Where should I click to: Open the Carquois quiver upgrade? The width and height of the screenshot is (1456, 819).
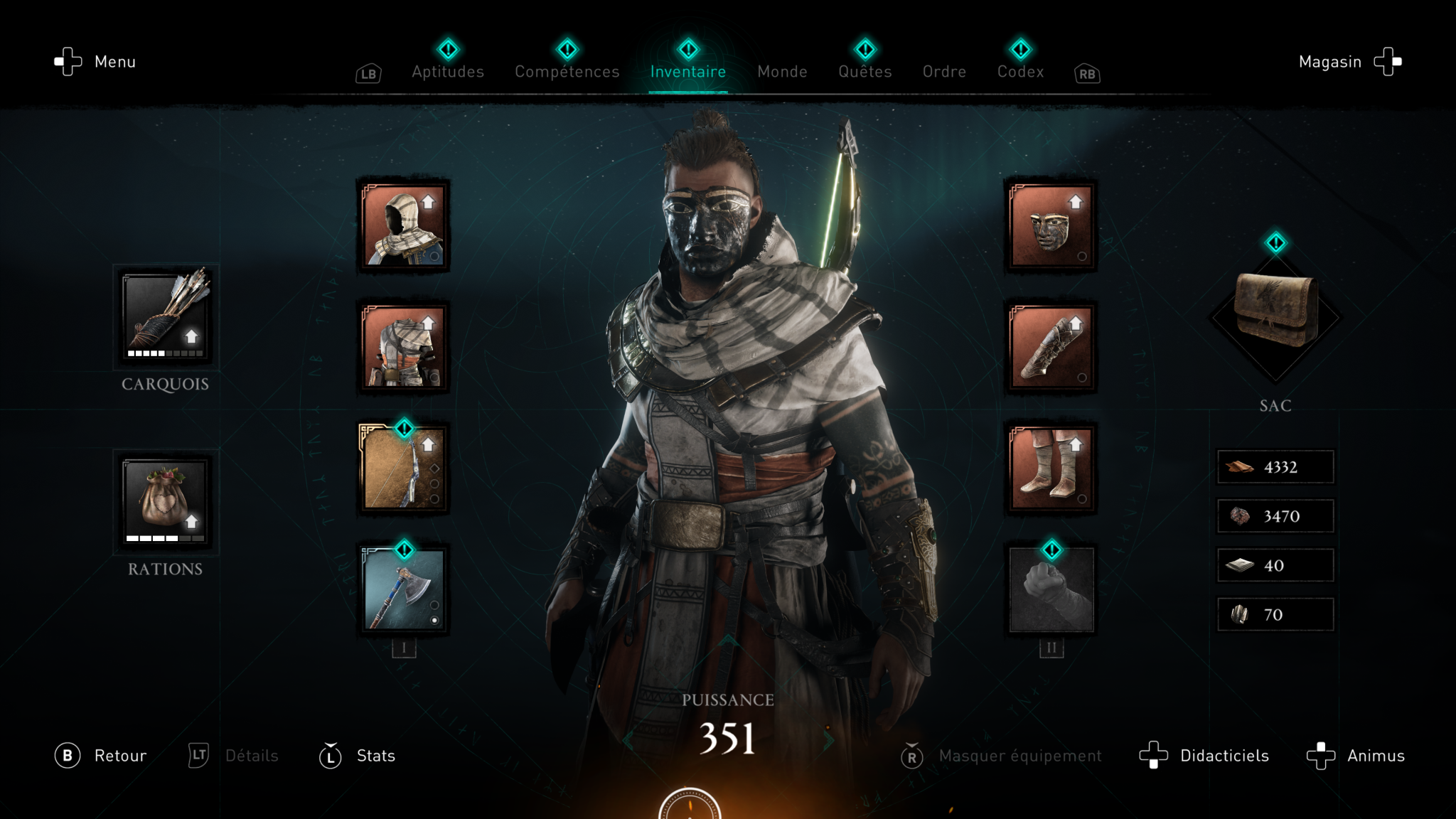(x=165, y=316)
